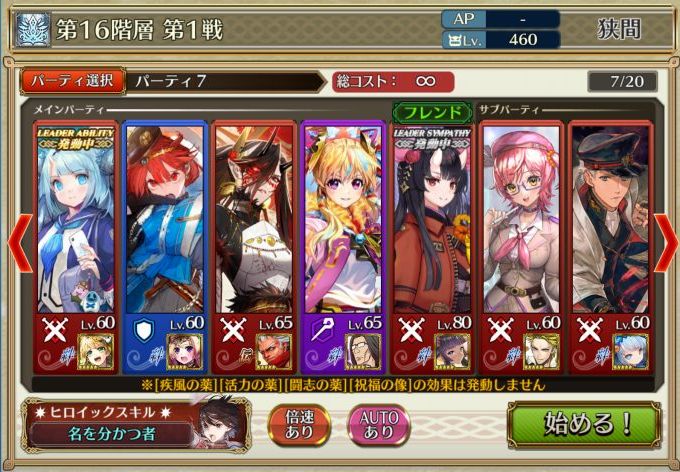This screenshot has width=680, height=472.
Task: Open the パーティ選択 party selection
Action: point(72,81)
